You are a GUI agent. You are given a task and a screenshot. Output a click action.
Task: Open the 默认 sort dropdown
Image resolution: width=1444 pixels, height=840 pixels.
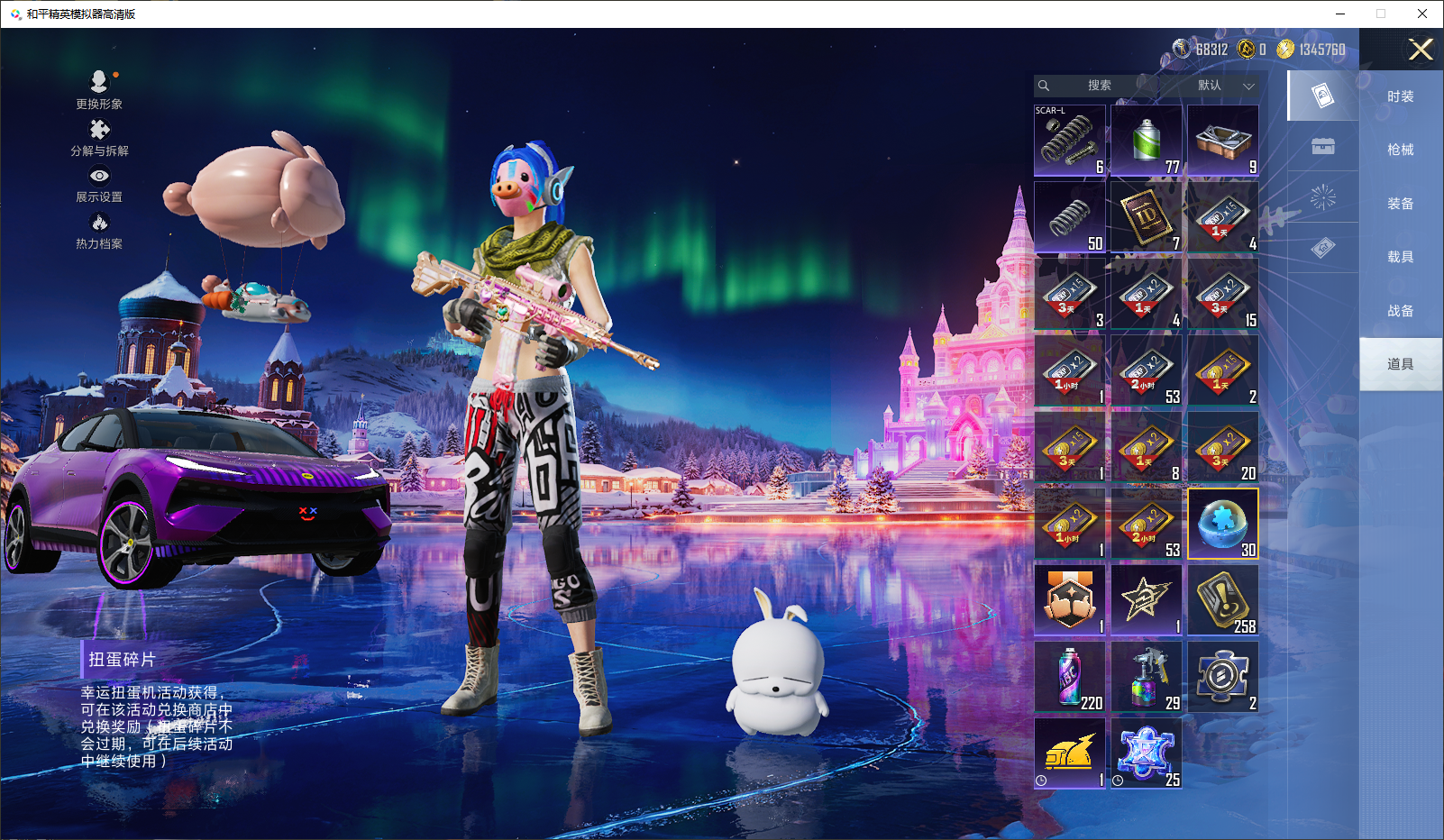click(1225, 86)
